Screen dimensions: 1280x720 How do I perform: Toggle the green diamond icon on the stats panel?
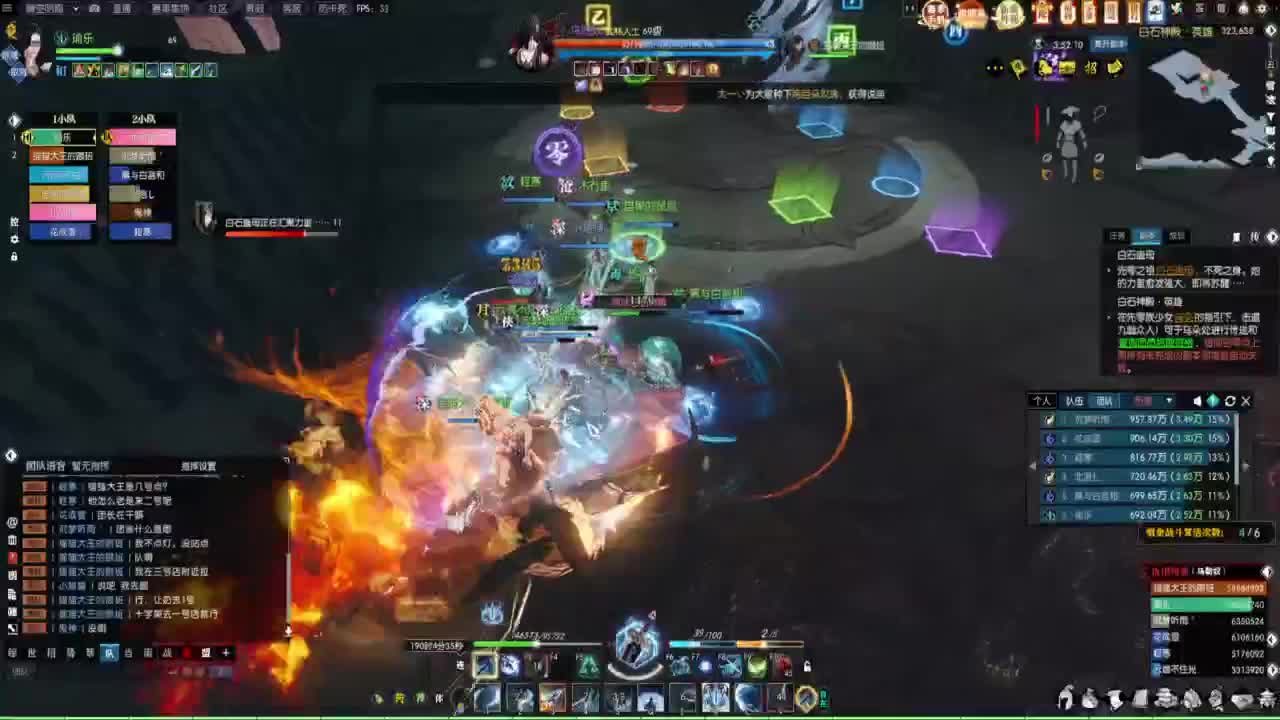[1213, 401]
